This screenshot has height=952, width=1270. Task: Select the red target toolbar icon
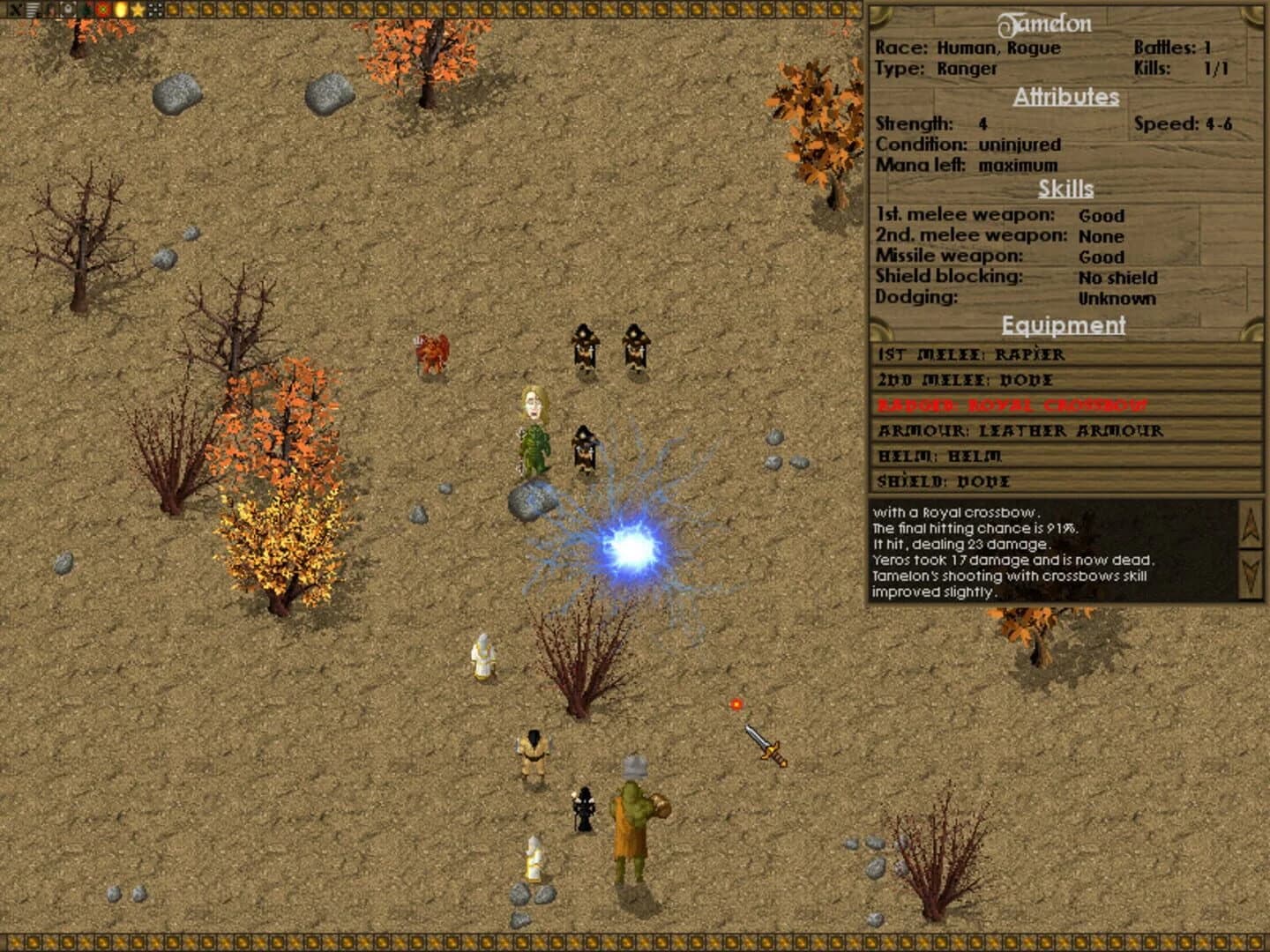102,9
